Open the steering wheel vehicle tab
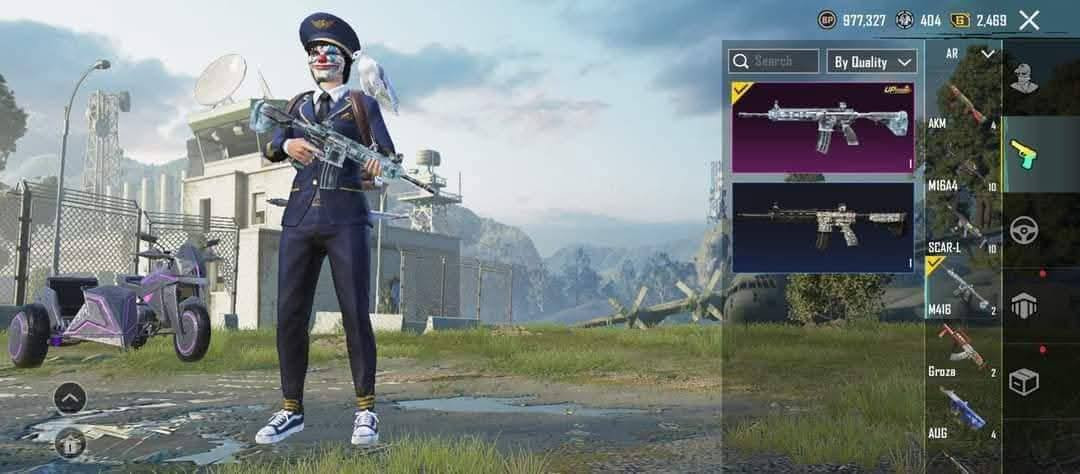Viewport: 1080px width, 474px height. (1024, 230)
